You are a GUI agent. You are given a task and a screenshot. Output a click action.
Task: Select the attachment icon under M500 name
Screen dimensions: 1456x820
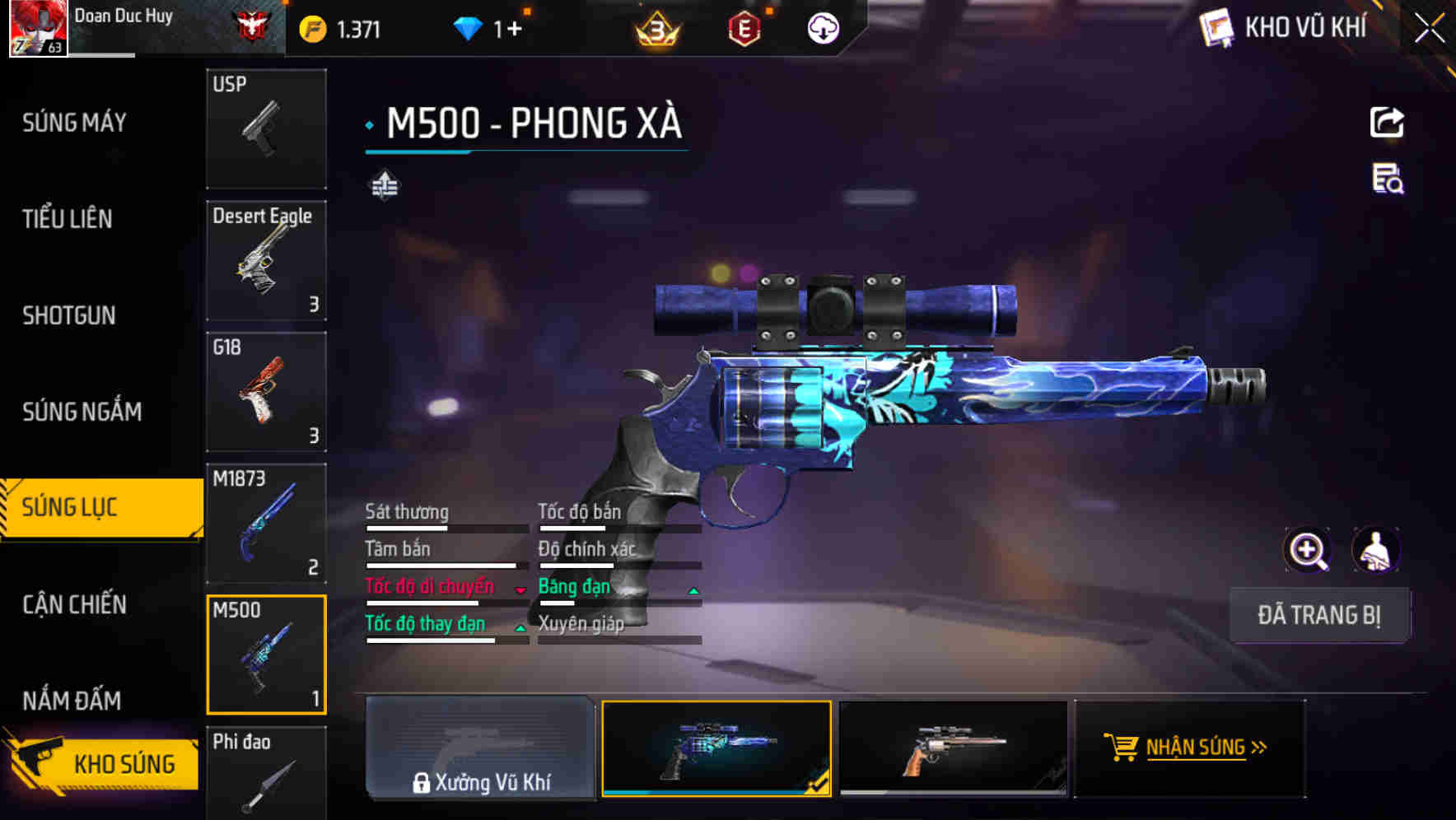point(384,184)
